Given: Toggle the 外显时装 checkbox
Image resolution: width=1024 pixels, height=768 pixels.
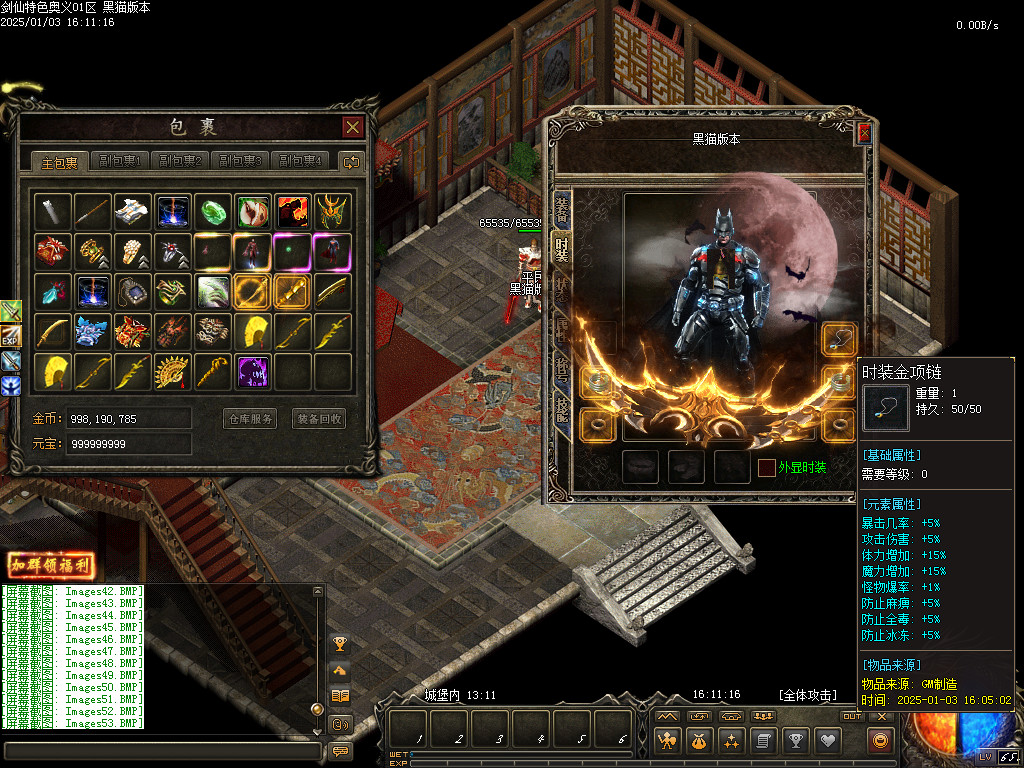Looking at the screenshot, I should tap(766, 467).
